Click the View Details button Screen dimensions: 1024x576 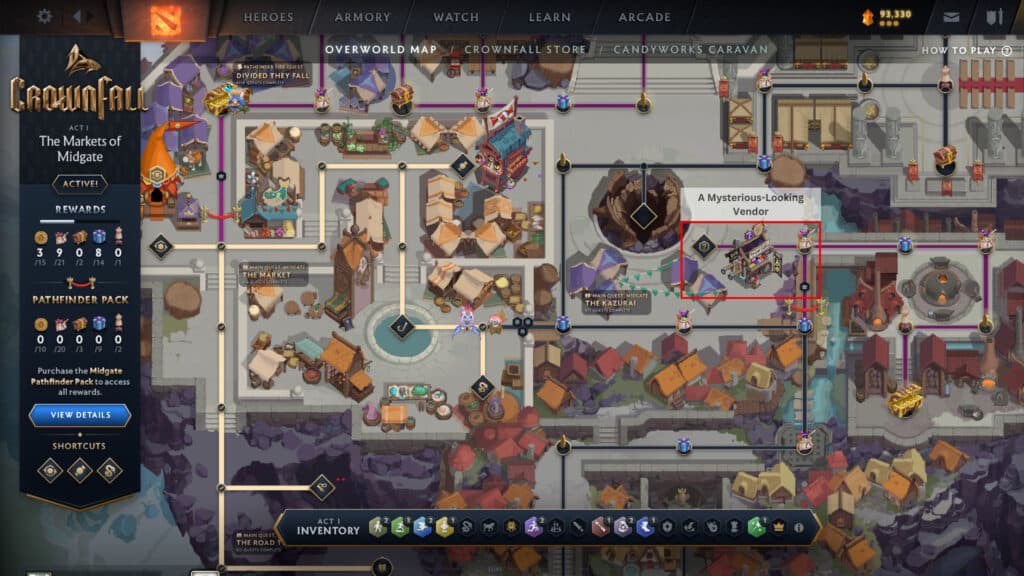pos(79,415)
